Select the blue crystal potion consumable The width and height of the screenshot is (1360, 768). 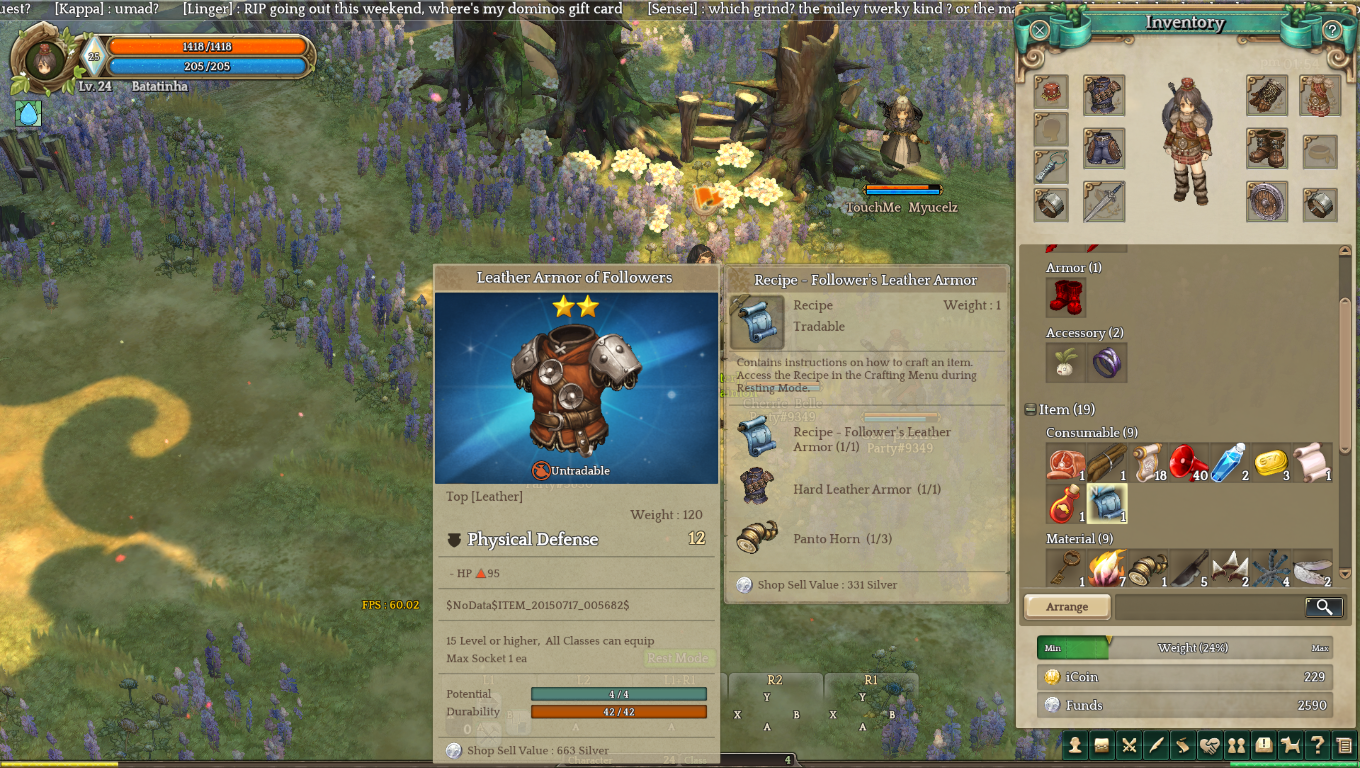coord(1228,463)
